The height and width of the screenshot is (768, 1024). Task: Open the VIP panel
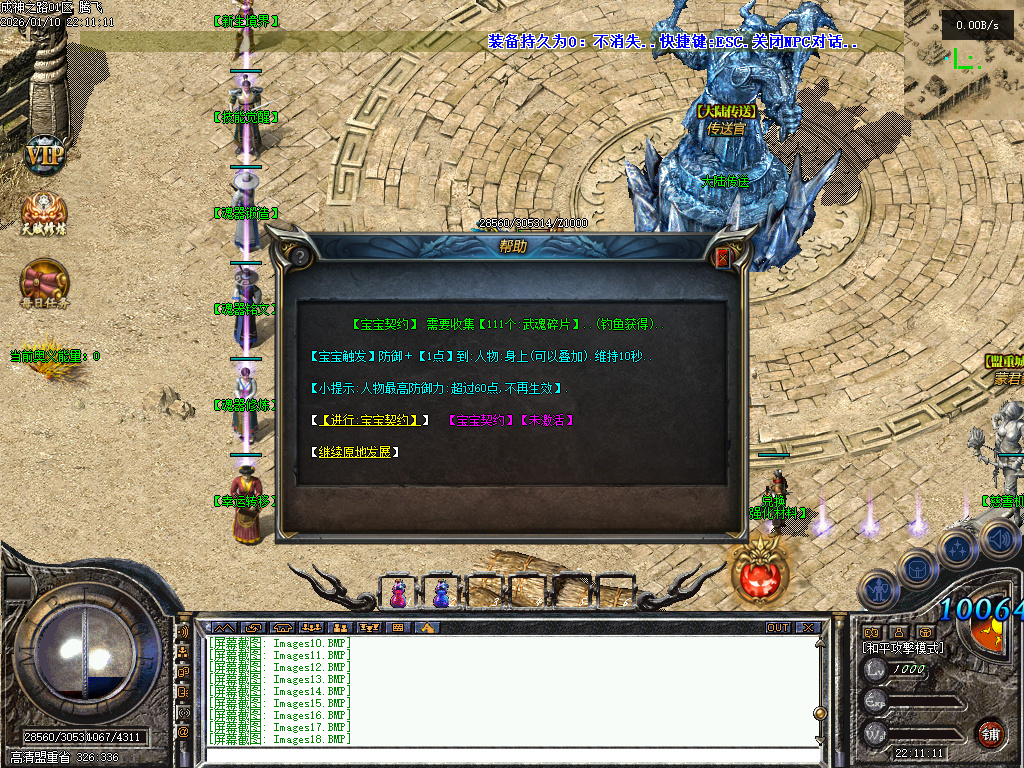pyautogui.click(x=44, y=155)
